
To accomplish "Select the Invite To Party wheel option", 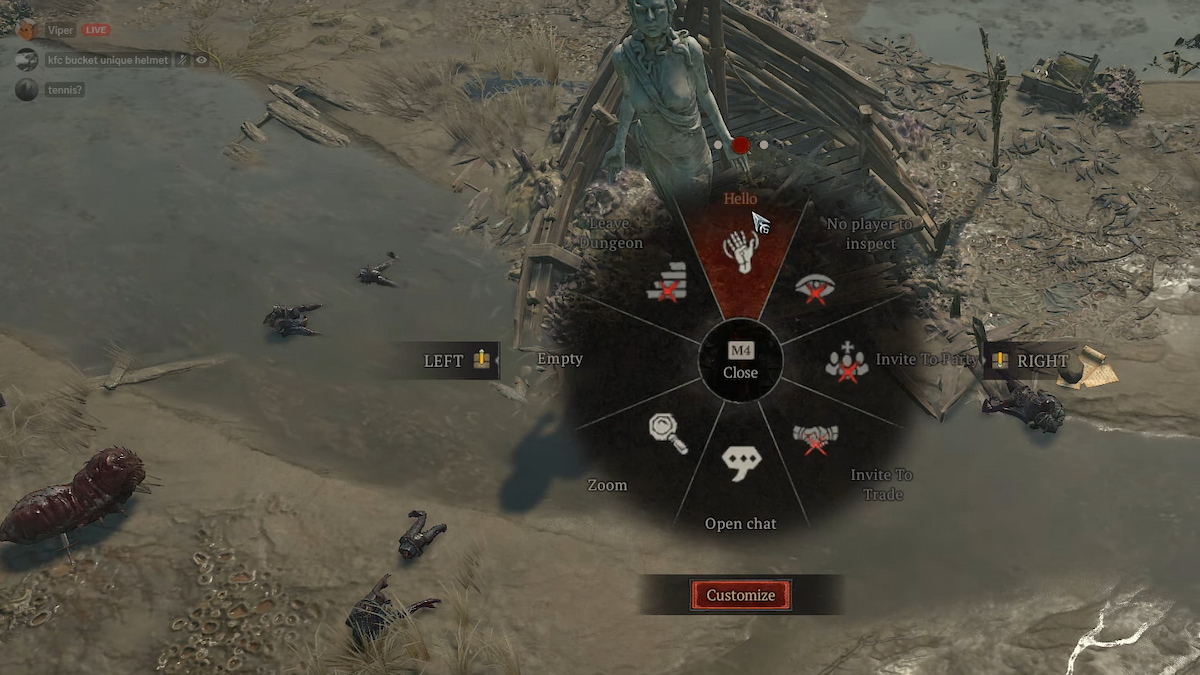I will coord(847,362).
